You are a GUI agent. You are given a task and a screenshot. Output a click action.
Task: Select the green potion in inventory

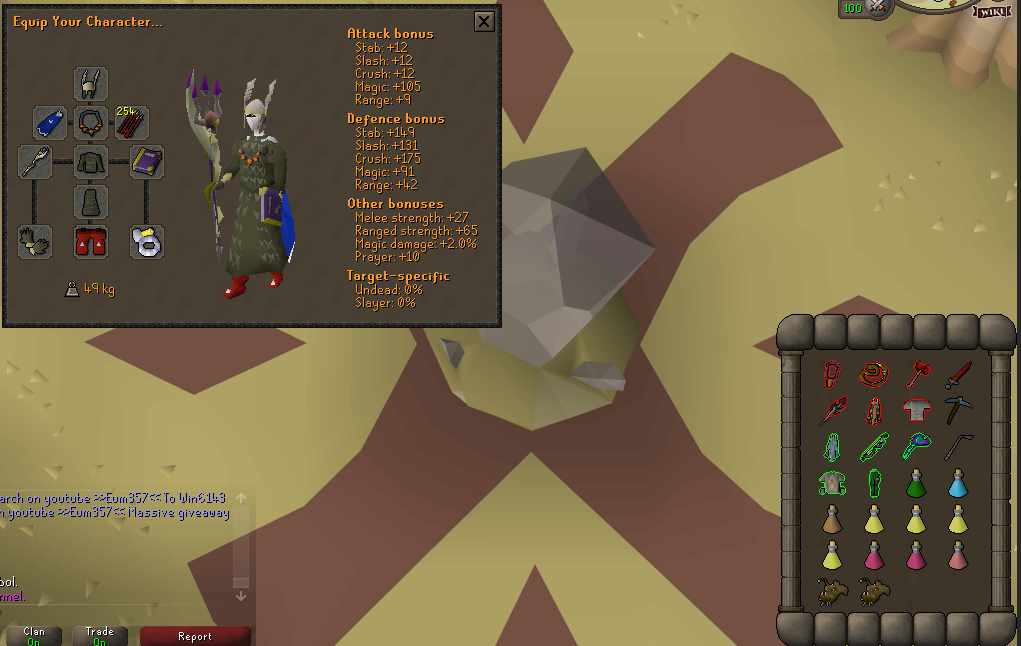pos(916,485)
